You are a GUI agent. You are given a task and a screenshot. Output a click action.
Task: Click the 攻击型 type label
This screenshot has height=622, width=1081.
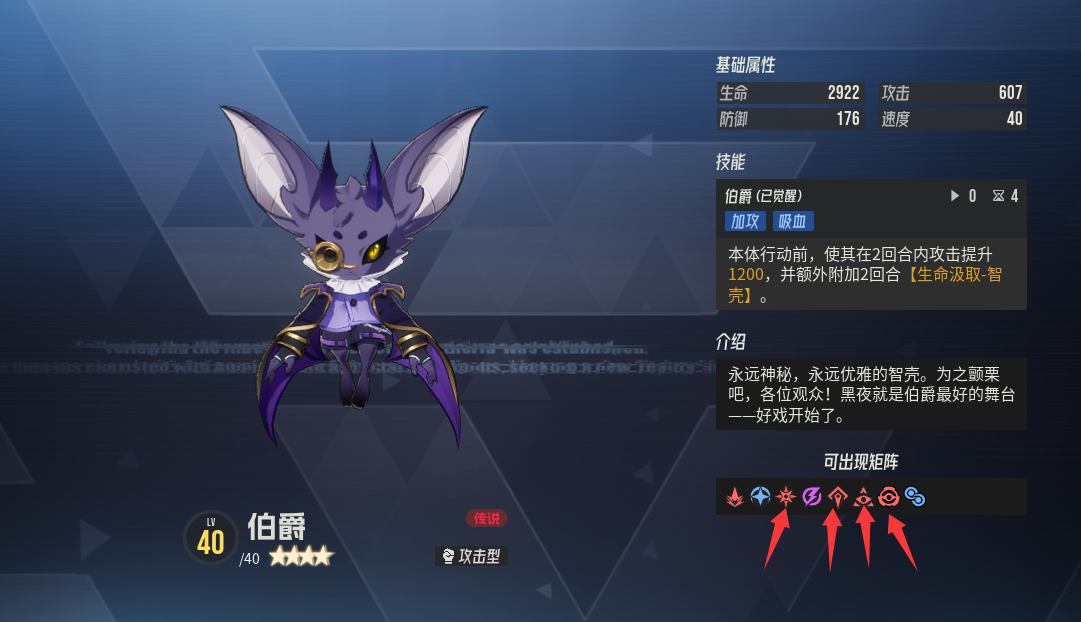(x=472, y=556)
